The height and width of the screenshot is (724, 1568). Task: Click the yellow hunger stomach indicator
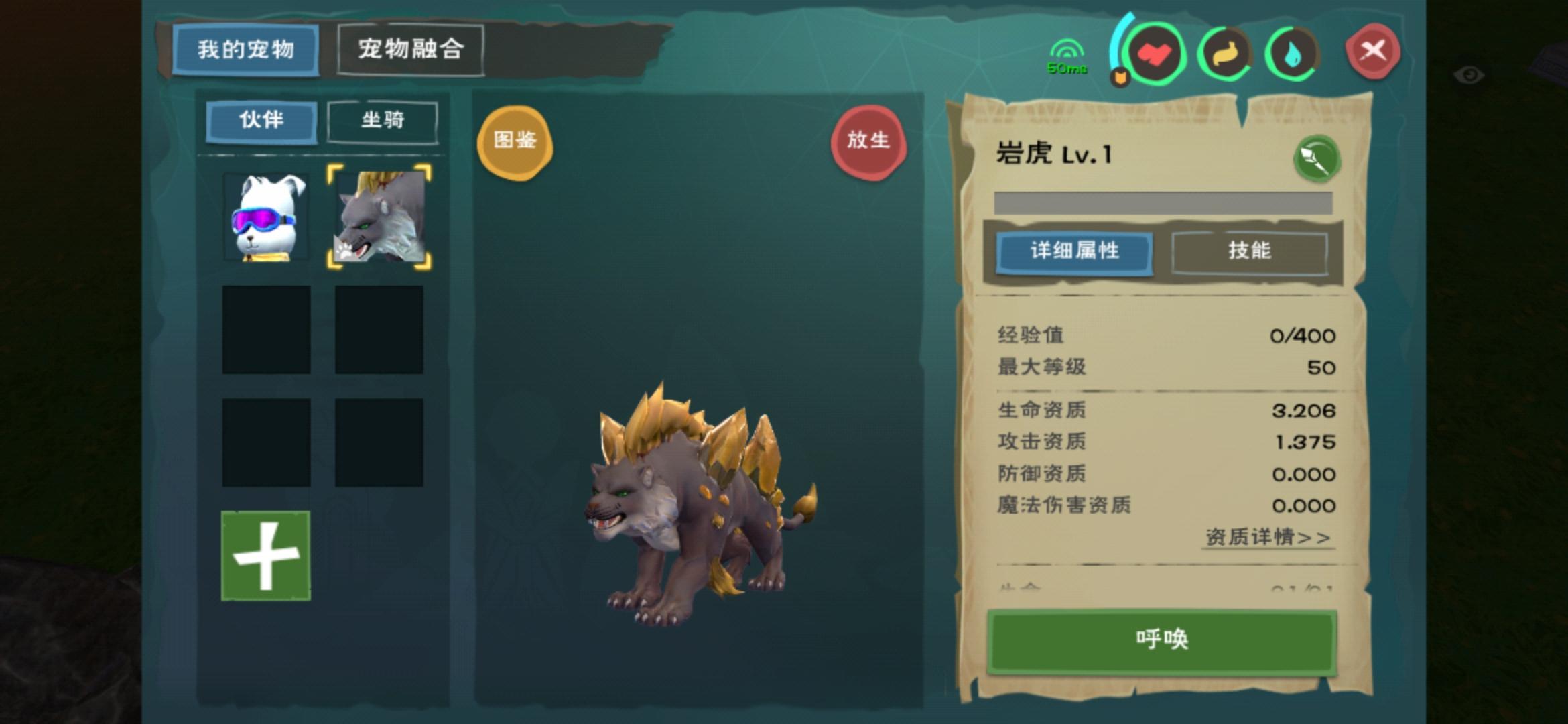pyautogui.click(x=1226, y=55)
